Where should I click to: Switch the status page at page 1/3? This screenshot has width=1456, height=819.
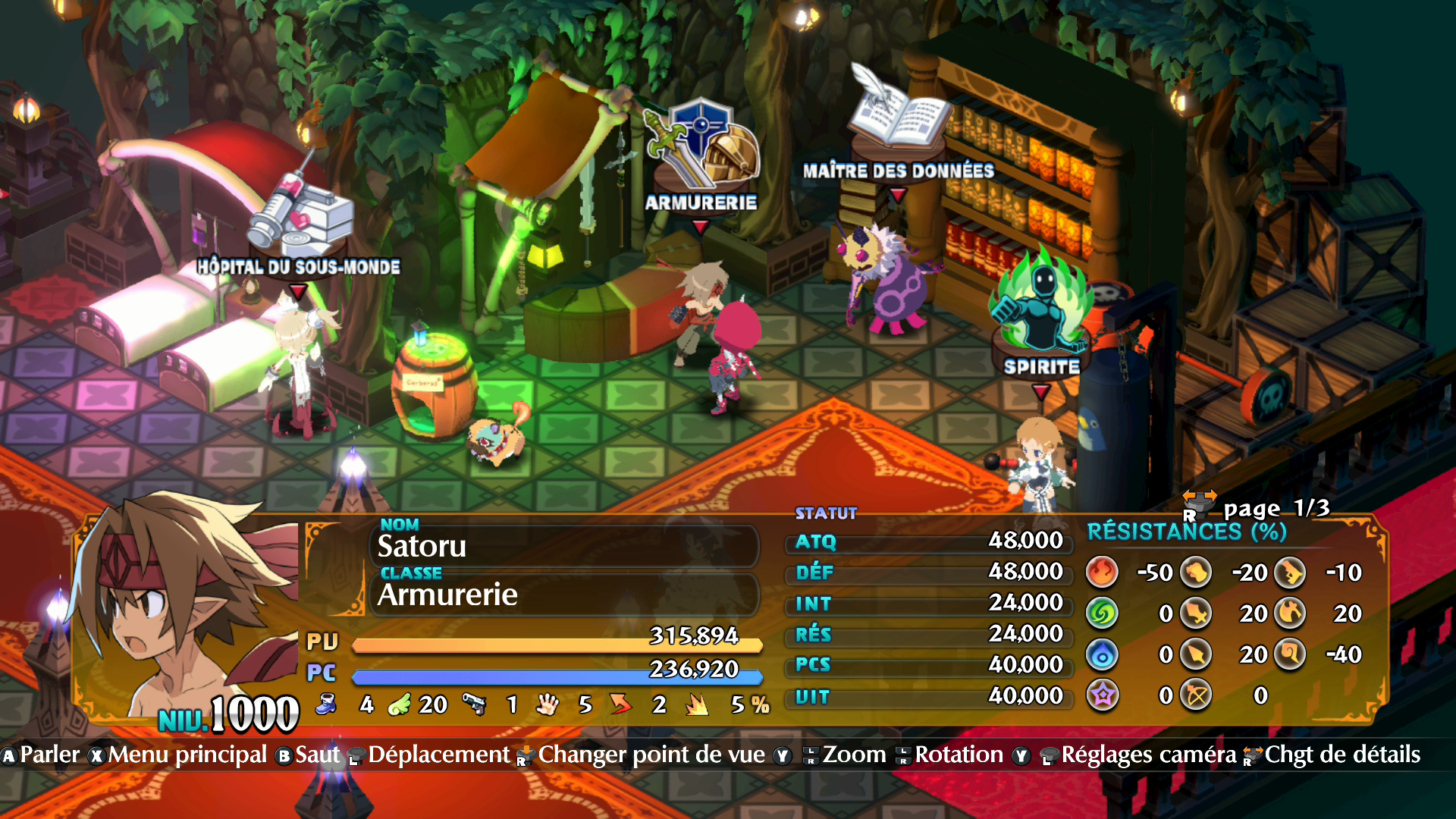(1259, 507)
